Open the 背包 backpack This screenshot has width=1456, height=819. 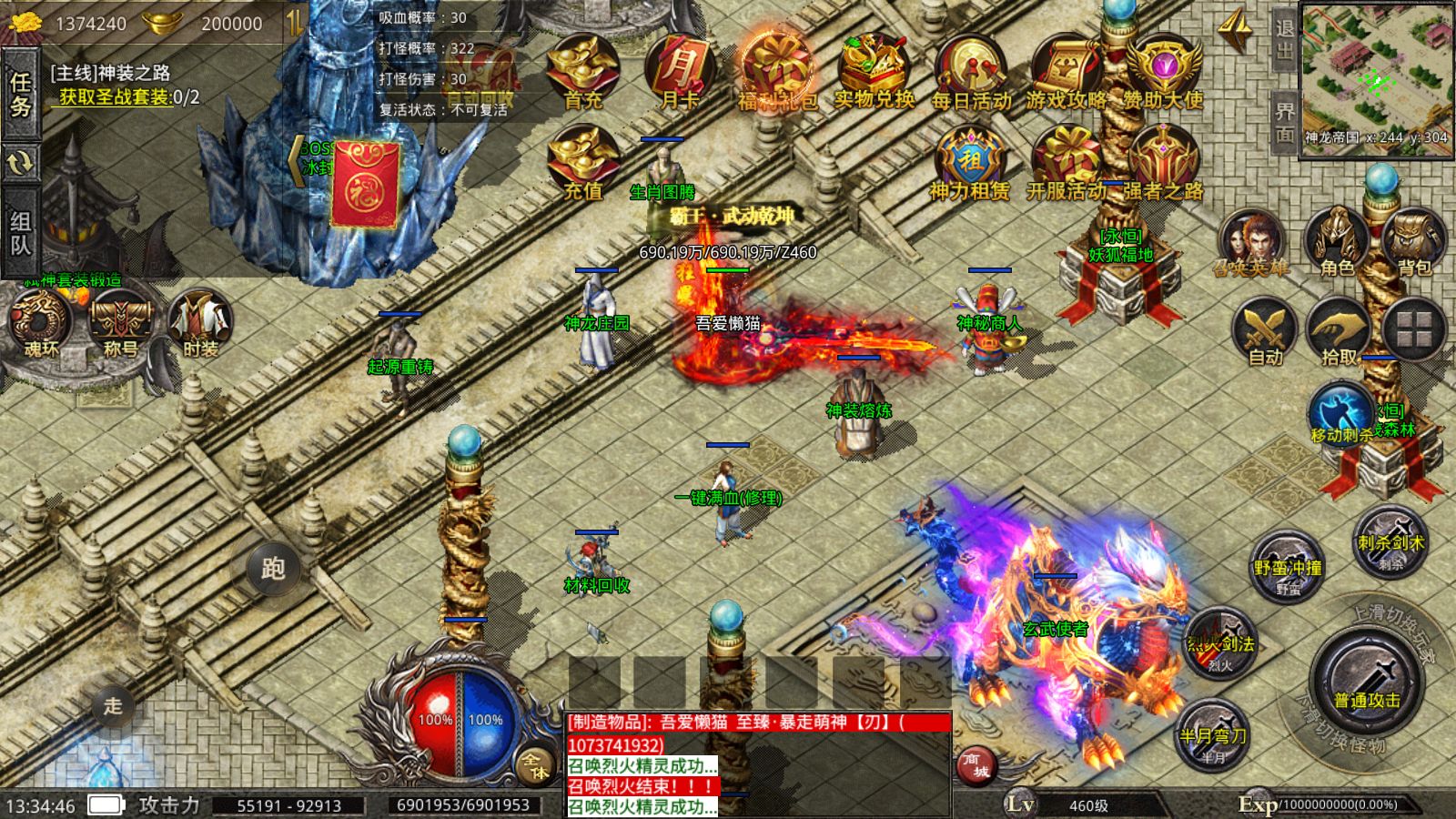click(x=1413, y=241)
